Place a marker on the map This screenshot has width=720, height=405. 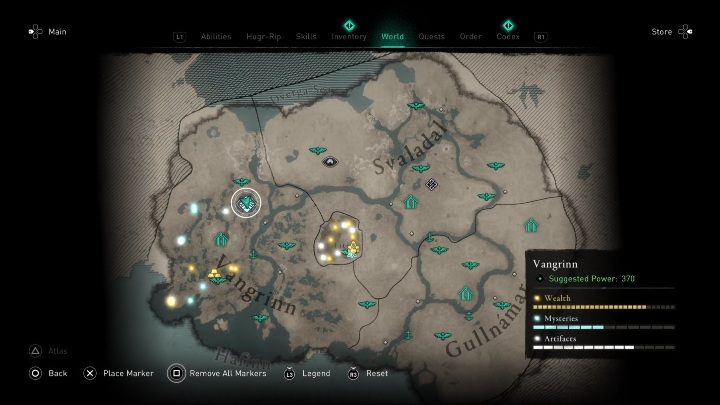[120, 373]
